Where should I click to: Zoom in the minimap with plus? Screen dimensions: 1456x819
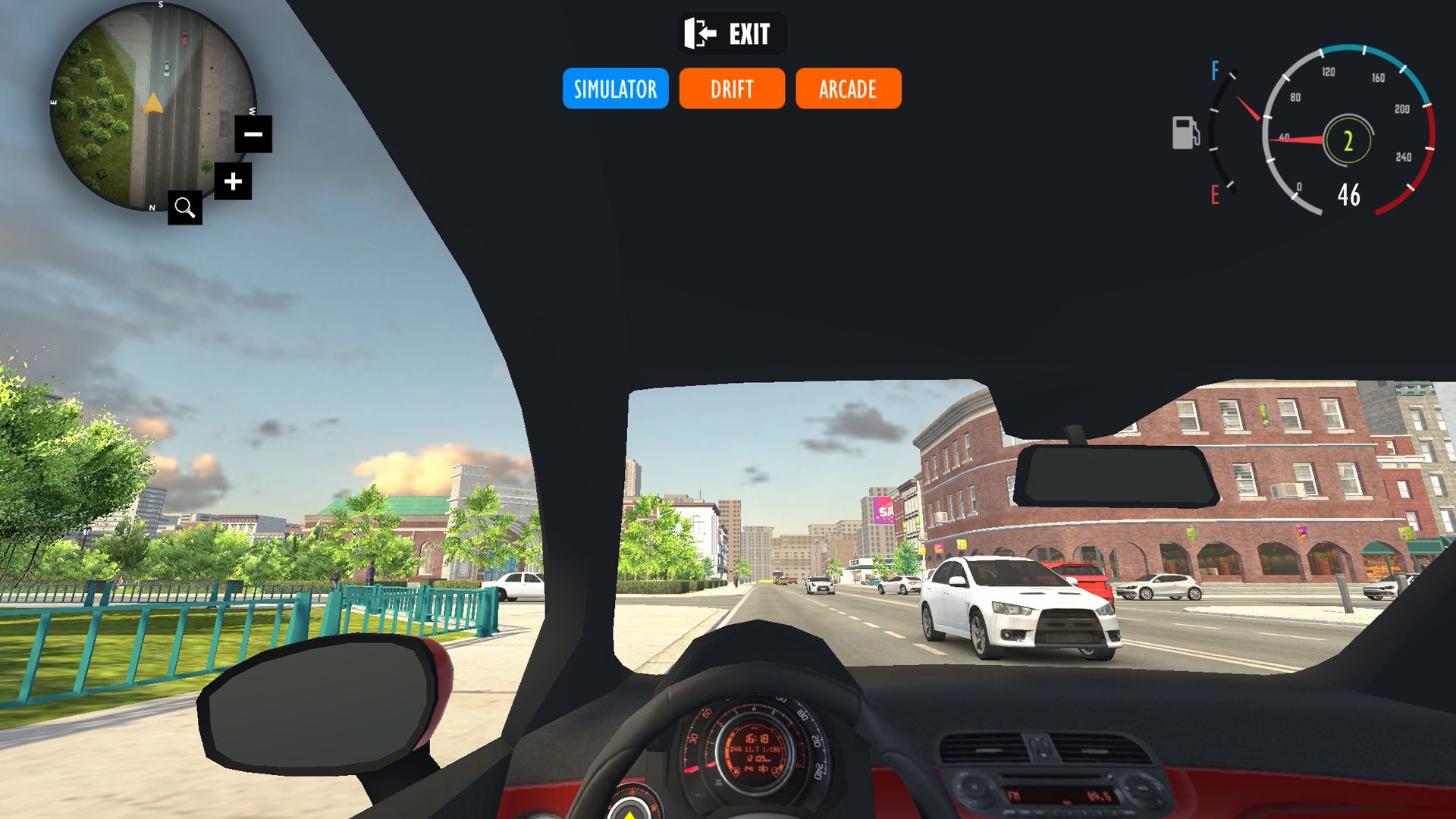click(x=233, y=181)
